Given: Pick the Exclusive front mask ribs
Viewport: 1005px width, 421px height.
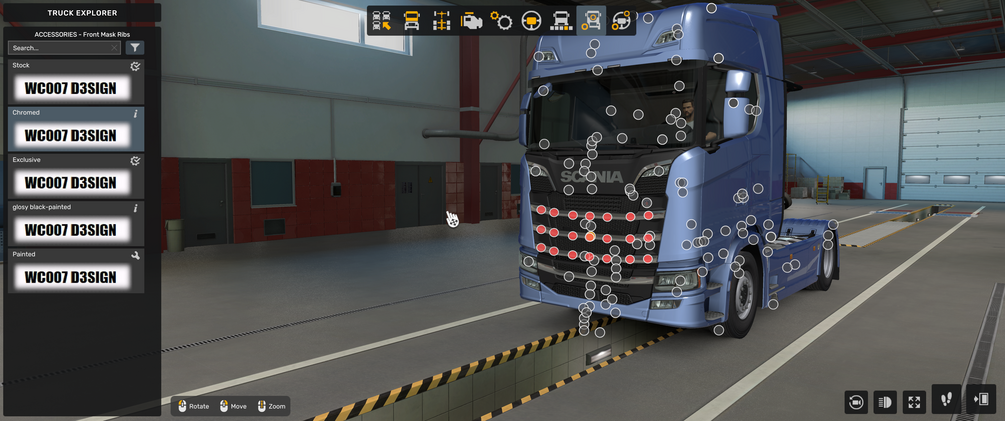Looking at the screenshot, I should [76, 177].
